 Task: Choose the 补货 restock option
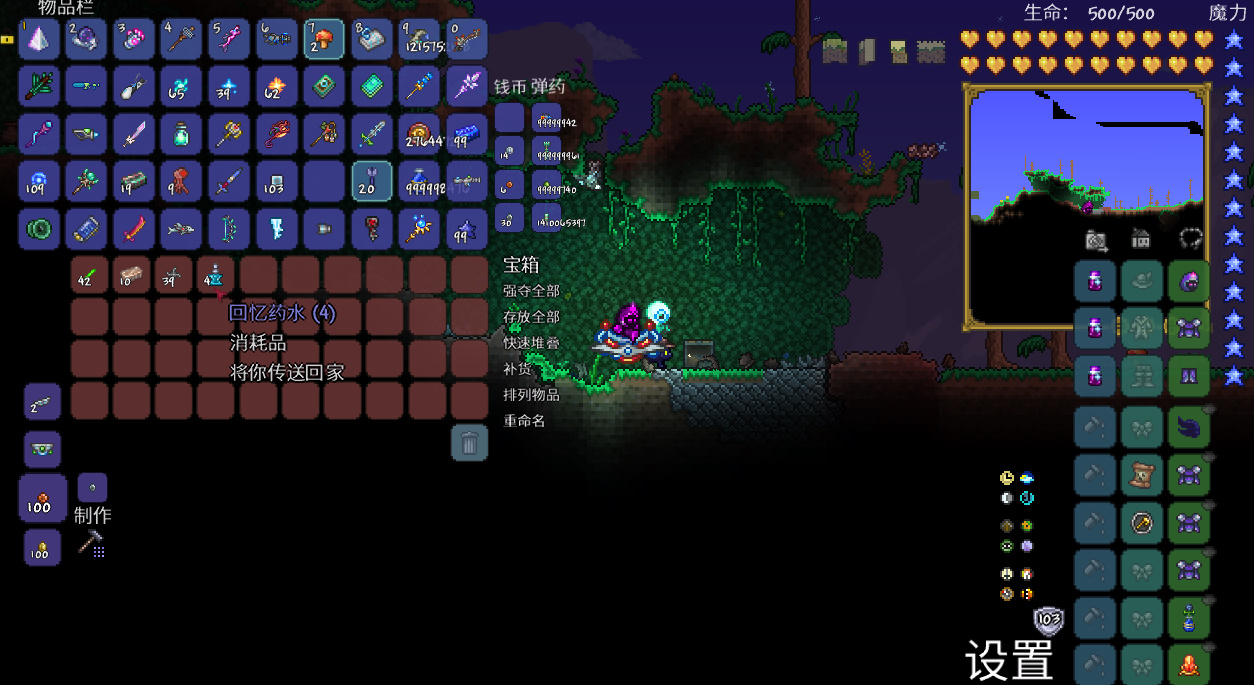[517, 369]
